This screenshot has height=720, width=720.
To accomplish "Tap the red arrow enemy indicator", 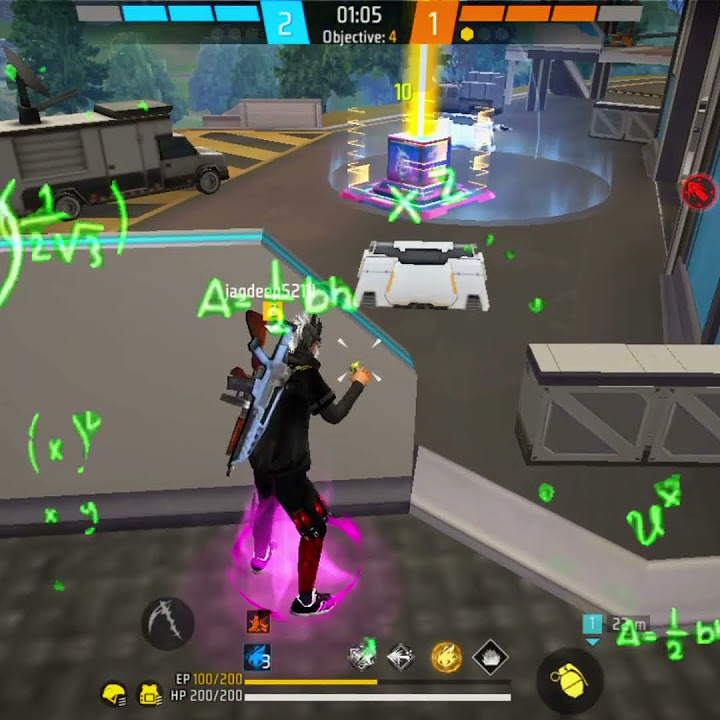I will (698, 189).
